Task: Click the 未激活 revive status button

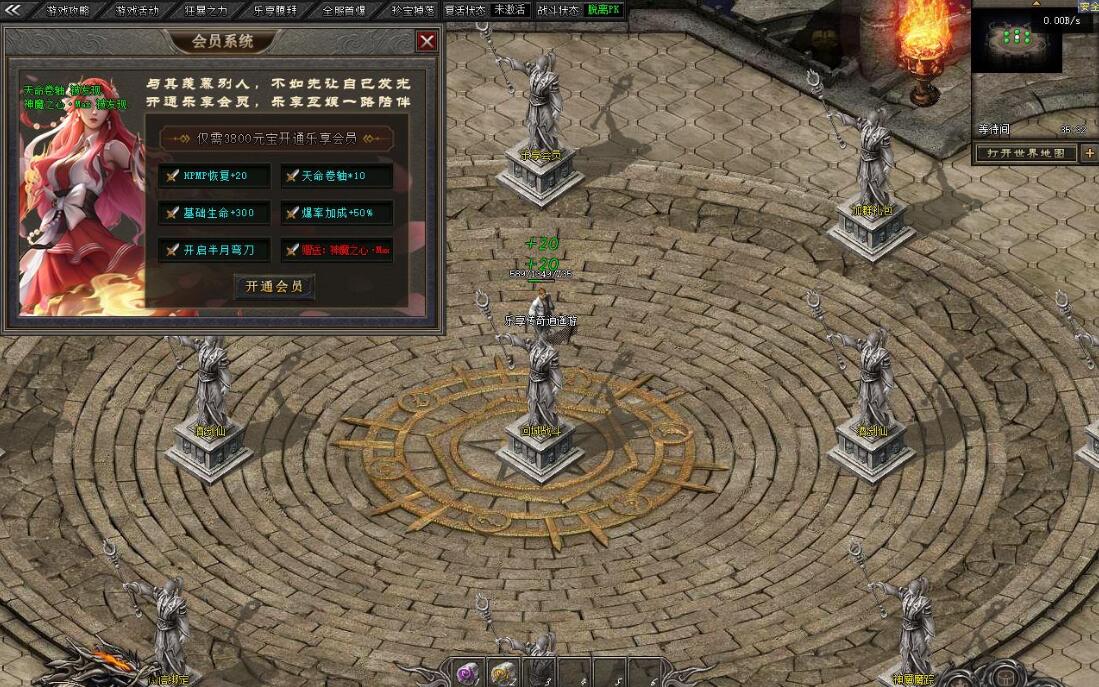Action: coord(510,10)
